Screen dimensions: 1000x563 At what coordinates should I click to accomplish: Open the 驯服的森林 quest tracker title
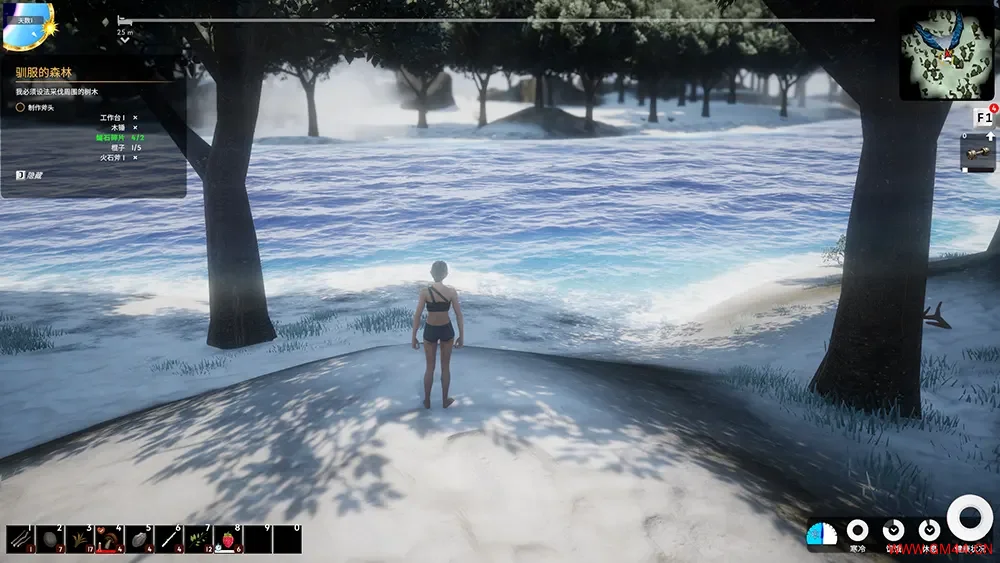[45, 72]
